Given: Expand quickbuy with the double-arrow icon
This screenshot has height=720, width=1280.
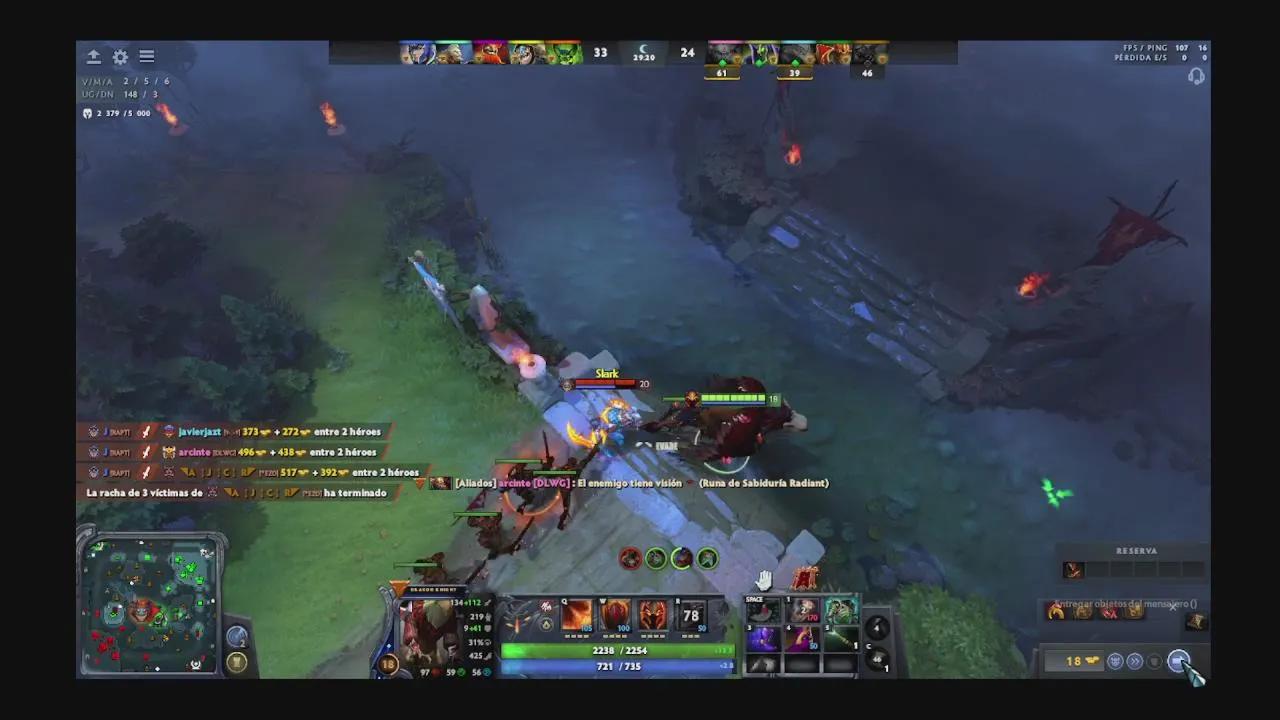Looking at the screenshot, I should click(1137, 661).
